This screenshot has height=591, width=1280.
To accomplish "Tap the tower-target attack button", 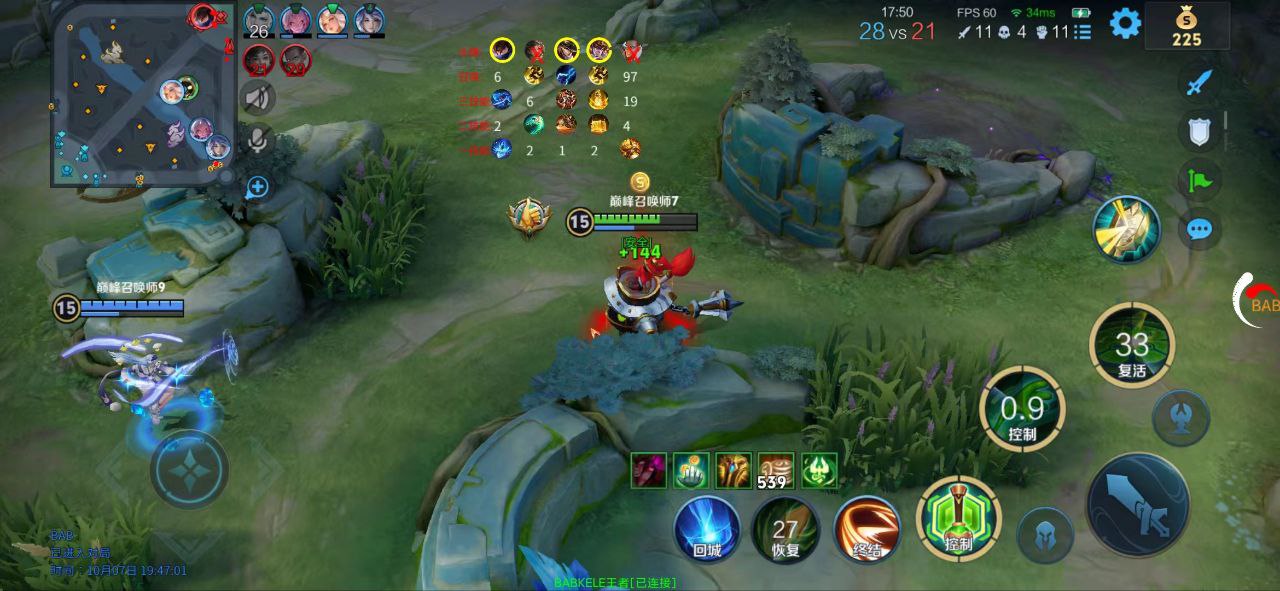I will coord(1180,417).
